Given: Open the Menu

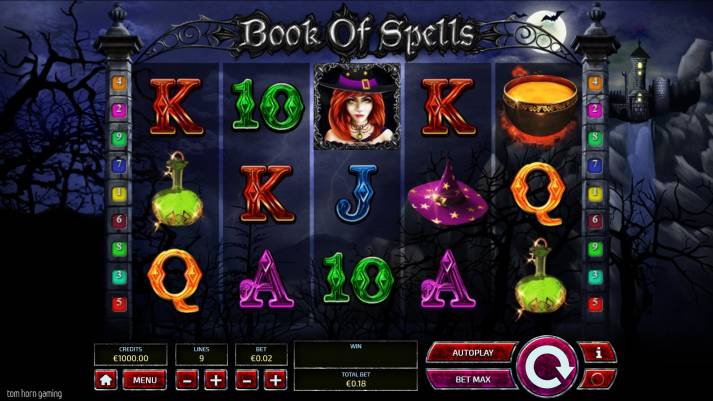Looking at the screenshot, I should click(x=145, y=380).
